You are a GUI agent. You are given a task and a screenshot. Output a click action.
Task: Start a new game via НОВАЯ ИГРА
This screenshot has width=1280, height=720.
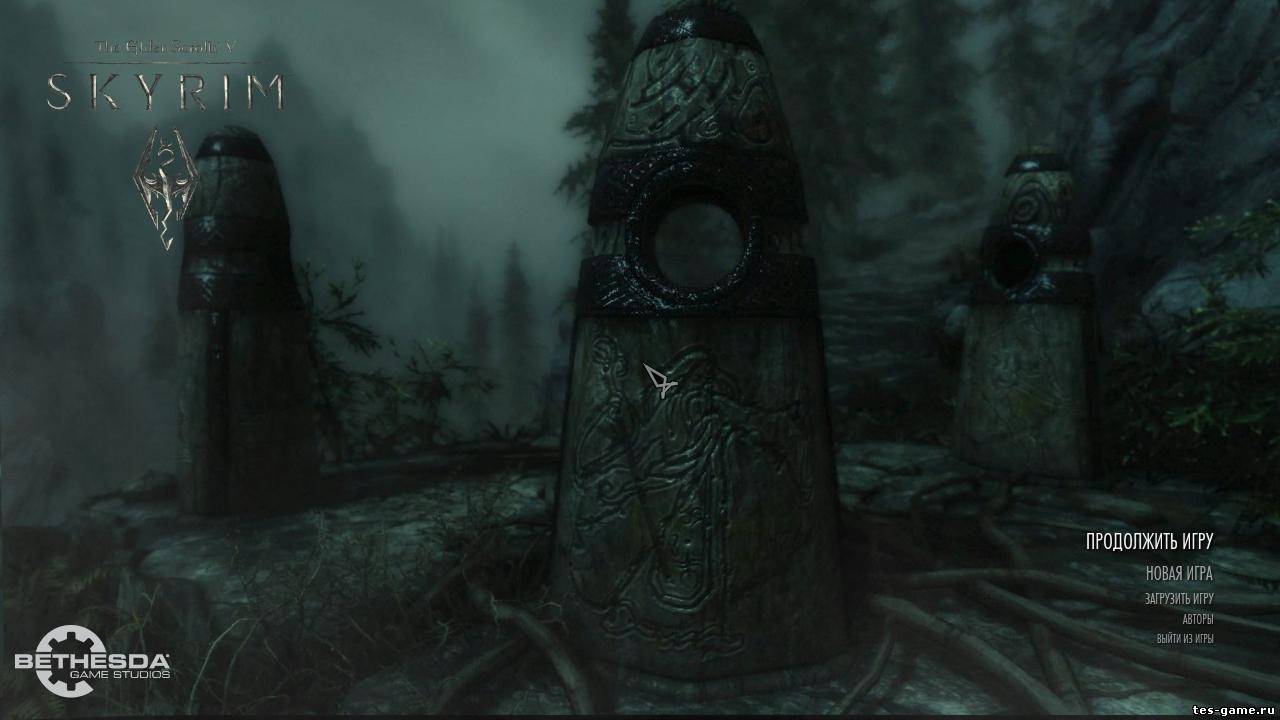(1179, 574)
